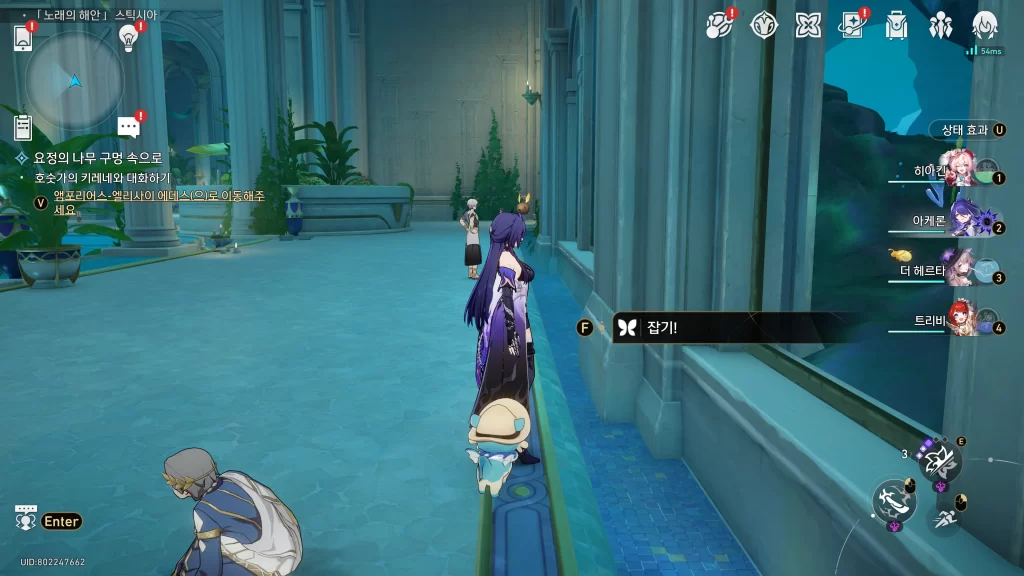1024x576 pixels.
Task: Switch to party member 더 헤르타
Action: [x=960, y=268]
